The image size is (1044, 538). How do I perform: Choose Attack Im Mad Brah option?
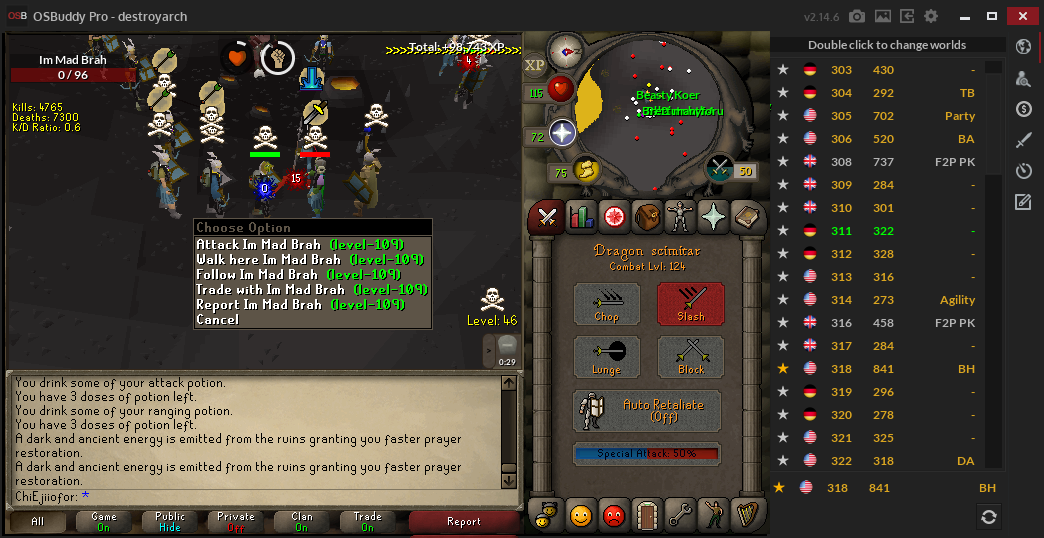point(312,244)
